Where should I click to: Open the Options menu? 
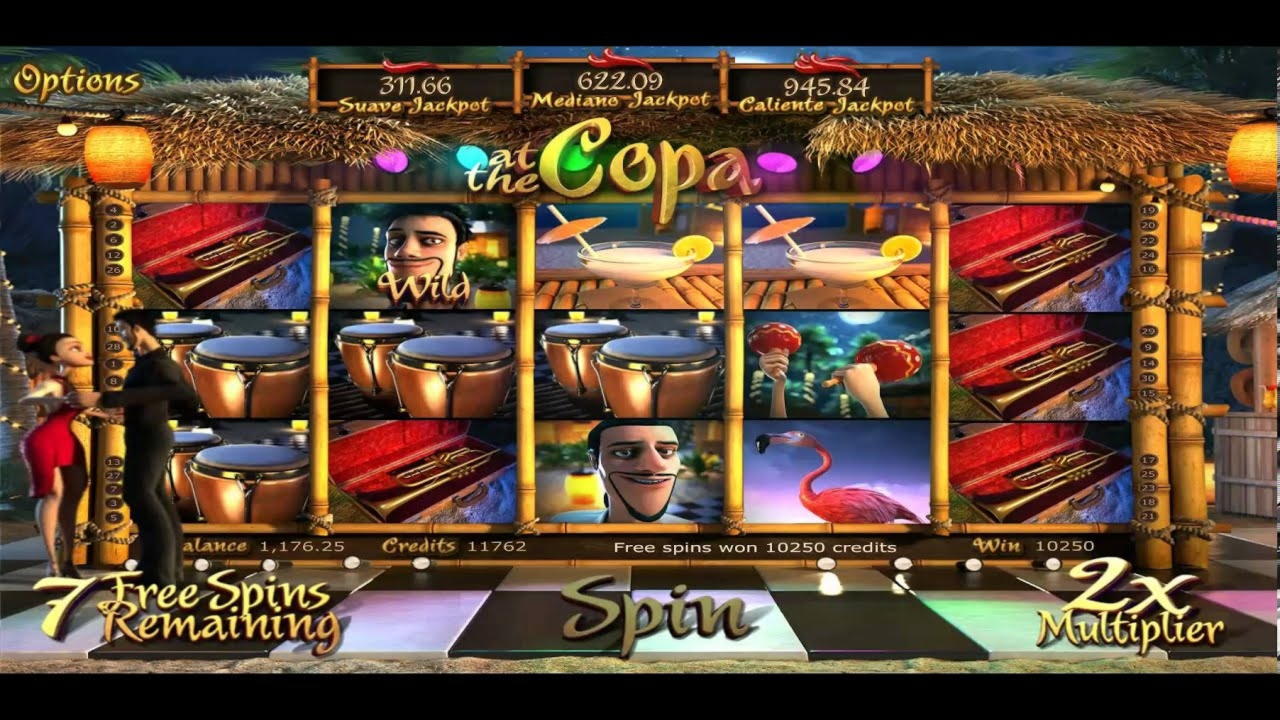click(x=76, y=82)
